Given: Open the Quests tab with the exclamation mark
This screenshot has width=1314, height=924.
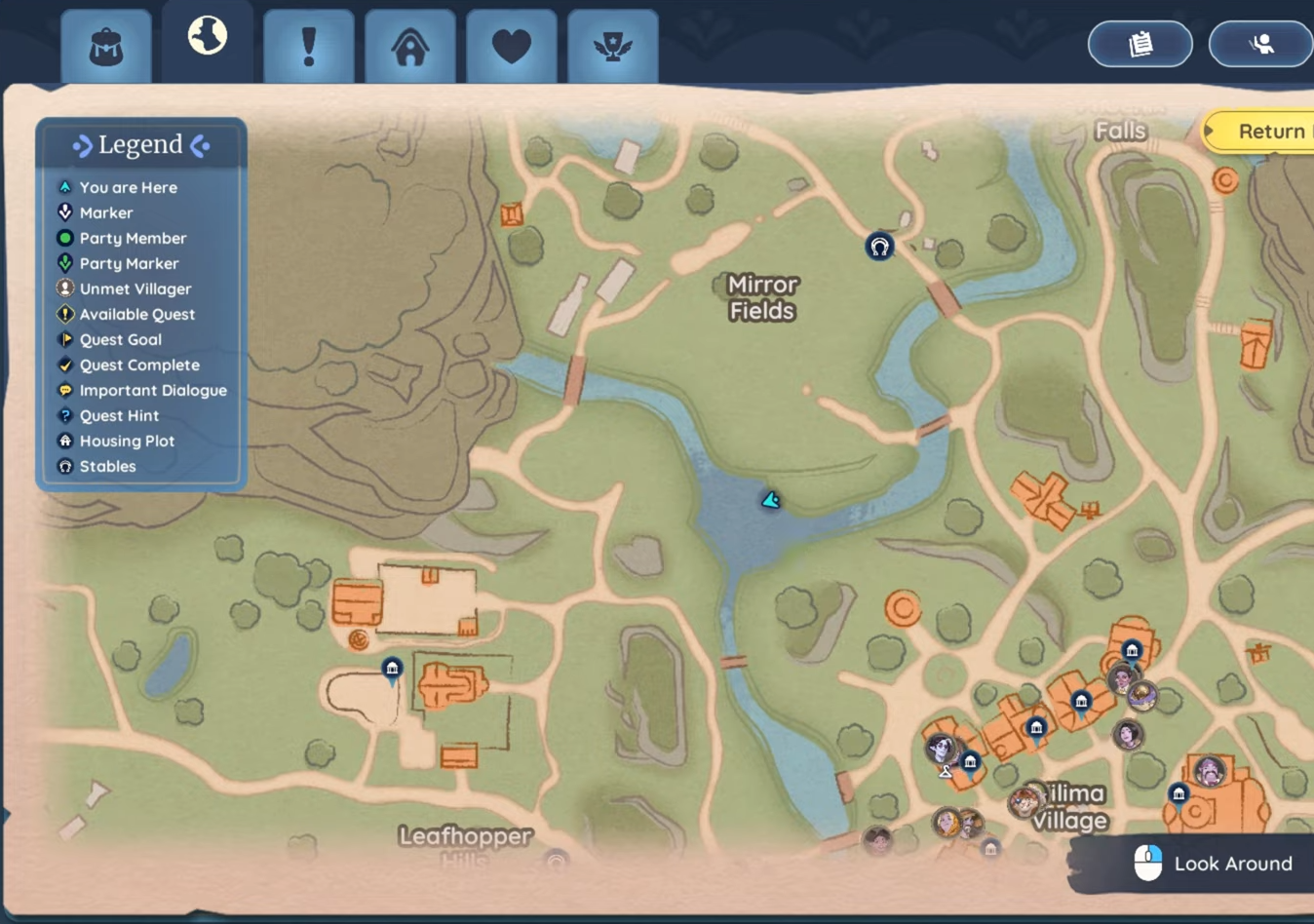Looking at the screenshot, I should [308, 44].
